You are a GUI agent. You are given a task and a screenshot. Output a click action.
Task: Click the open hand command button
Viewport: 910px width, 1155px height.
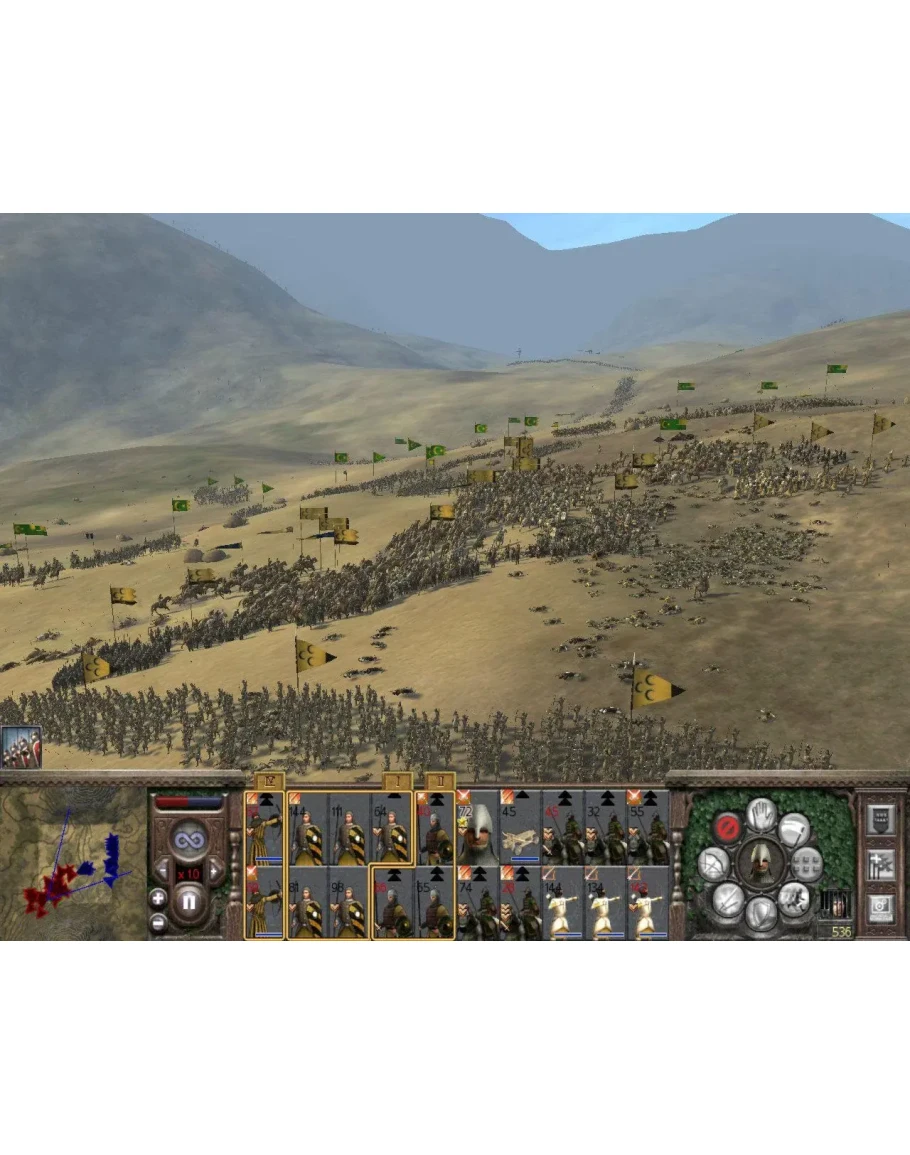(x=761, y=814)
